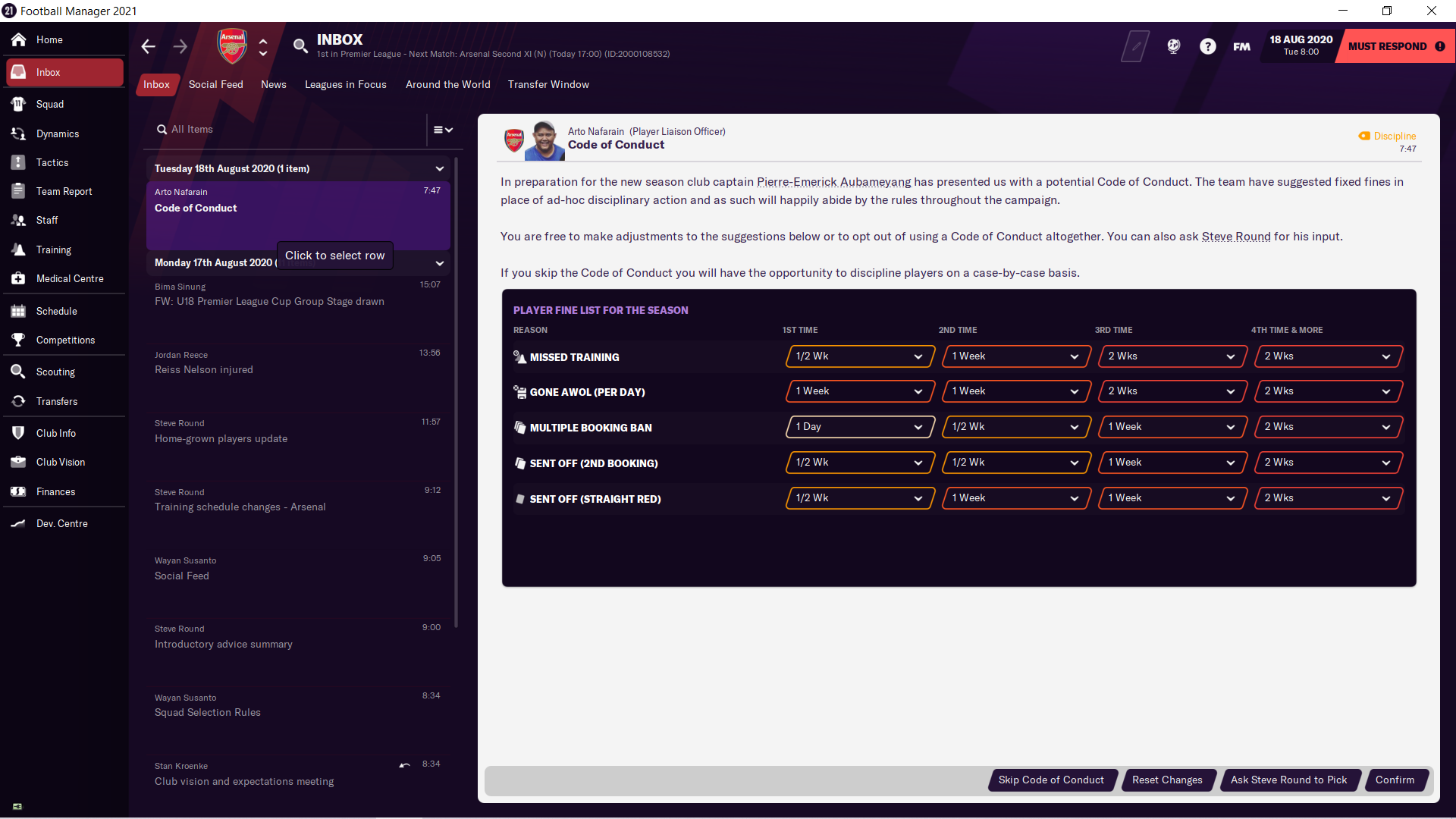Go to Tactics screen
The width and height of the screenshot is (1456, 819).
[52, 162]
